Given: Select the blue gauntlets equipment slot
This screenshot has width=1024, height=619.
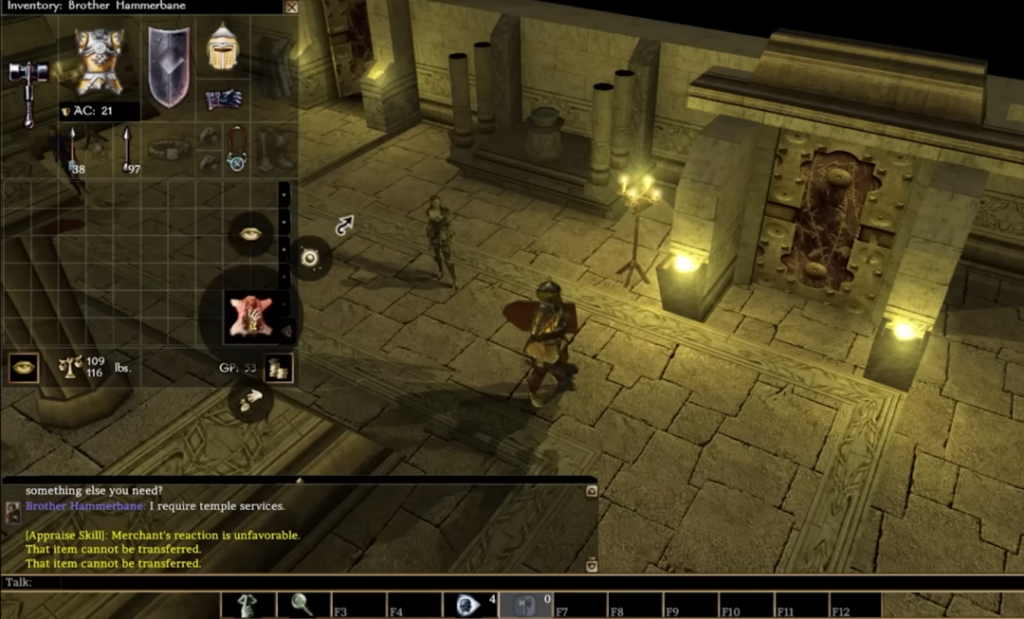Looking at the screenshot, I should click(x=223, y=99).
